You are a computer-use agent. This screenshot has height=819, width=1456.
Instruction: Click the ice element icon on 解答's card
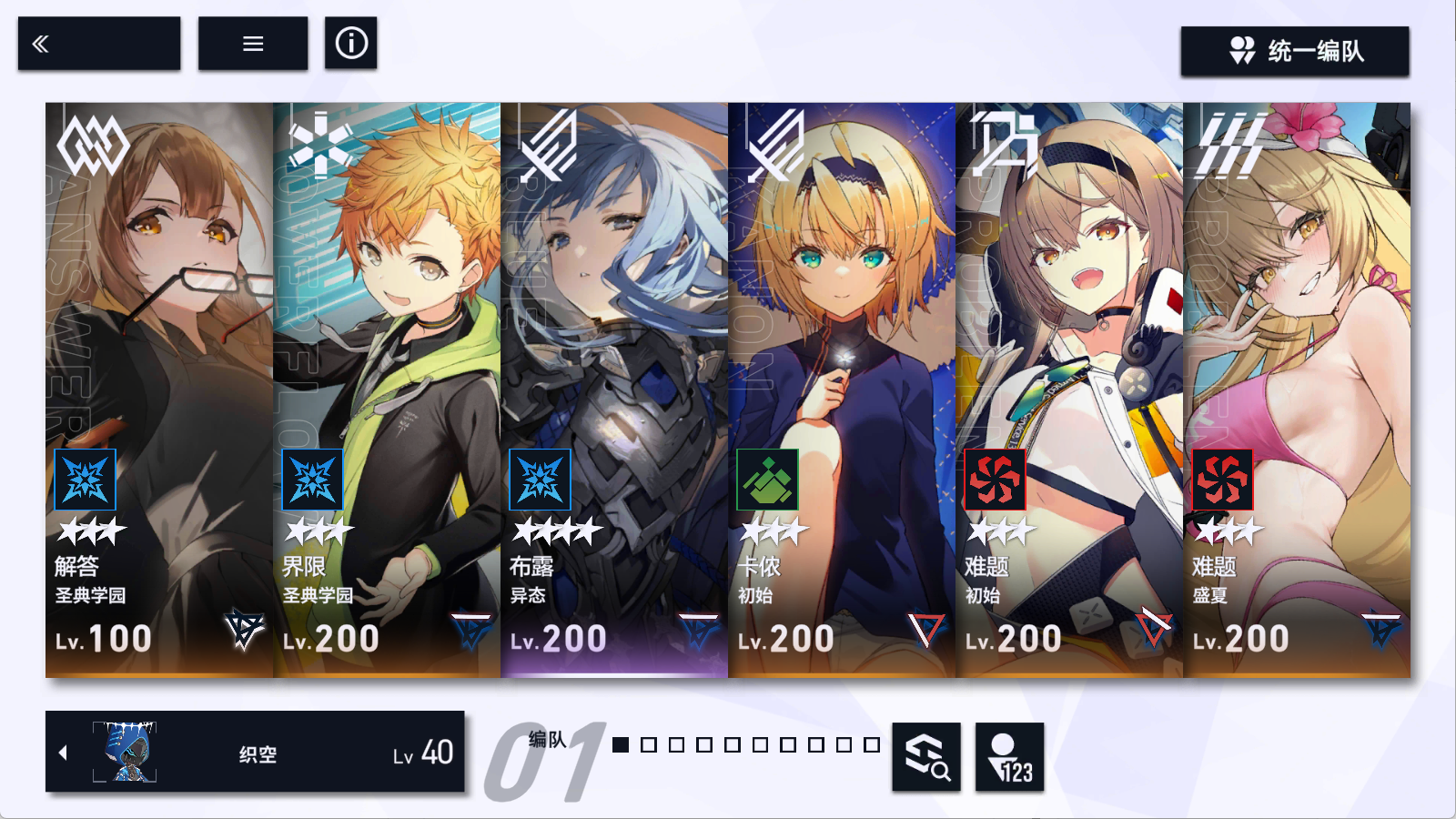(85, 480)
